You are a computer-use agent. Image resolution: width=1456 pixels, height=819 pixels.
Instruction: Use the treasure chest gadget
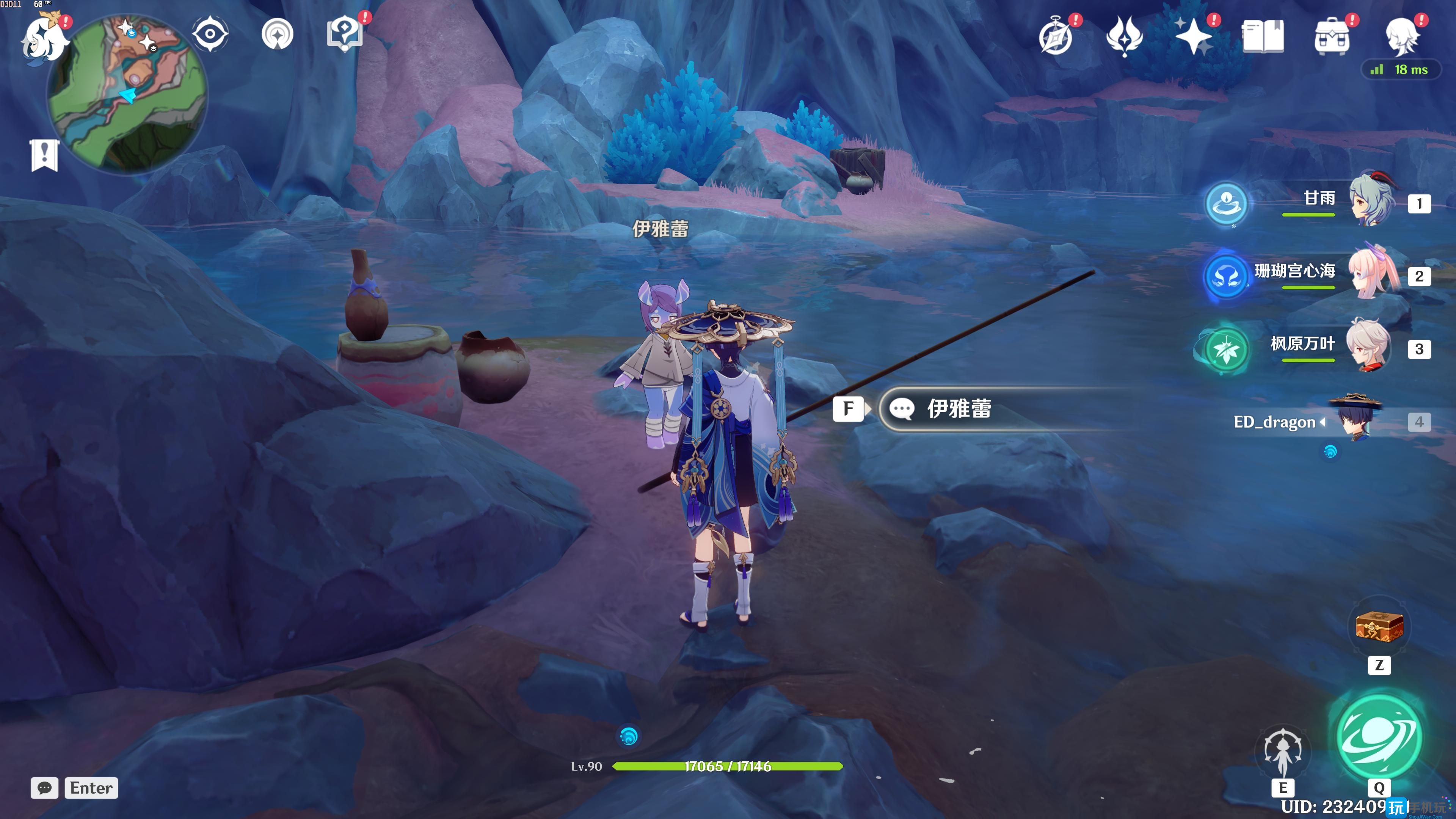1379,627
